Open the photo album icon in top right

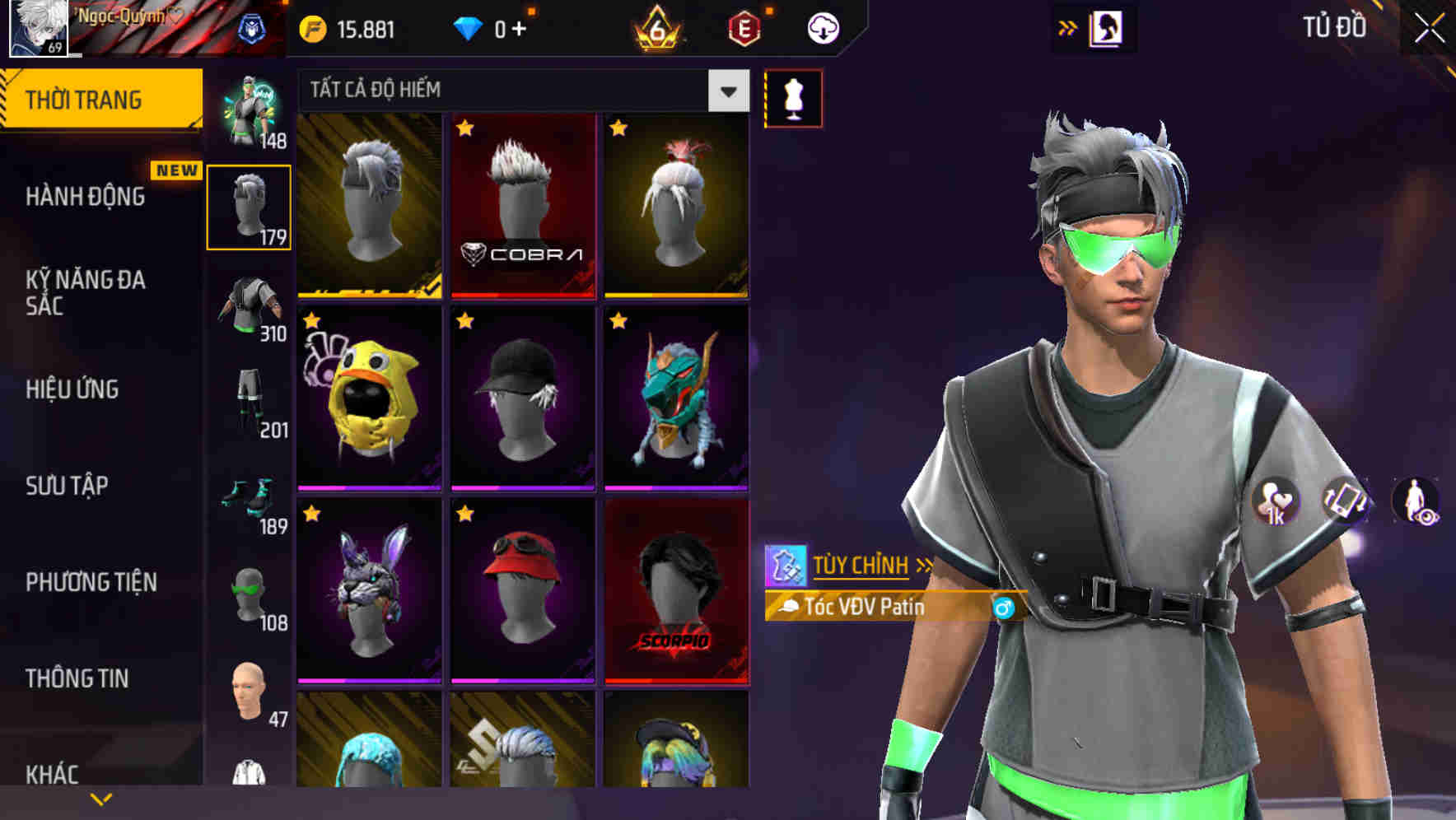1108,27
